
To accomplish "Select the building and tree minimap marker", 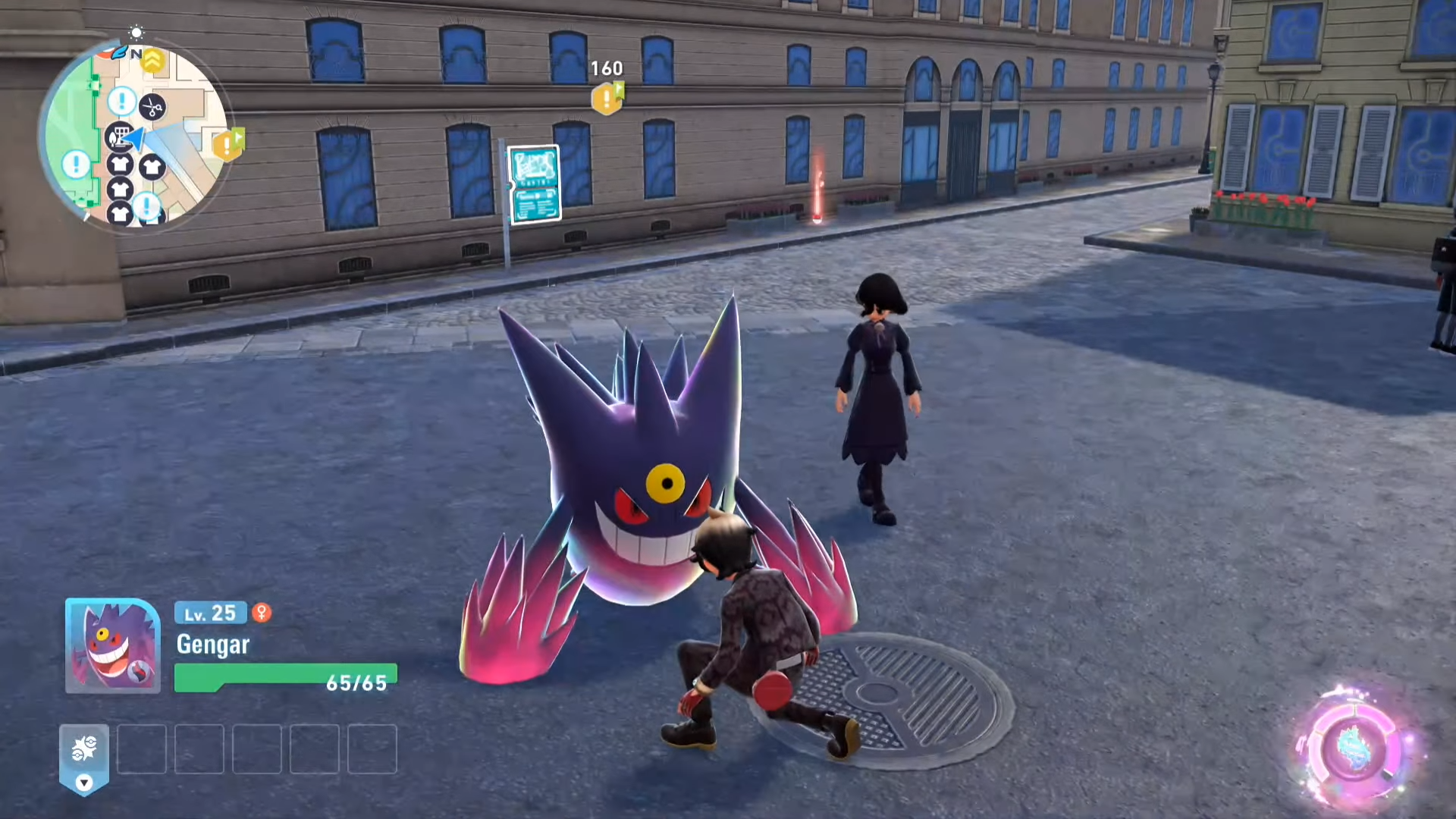I will (x=119, y=136).
